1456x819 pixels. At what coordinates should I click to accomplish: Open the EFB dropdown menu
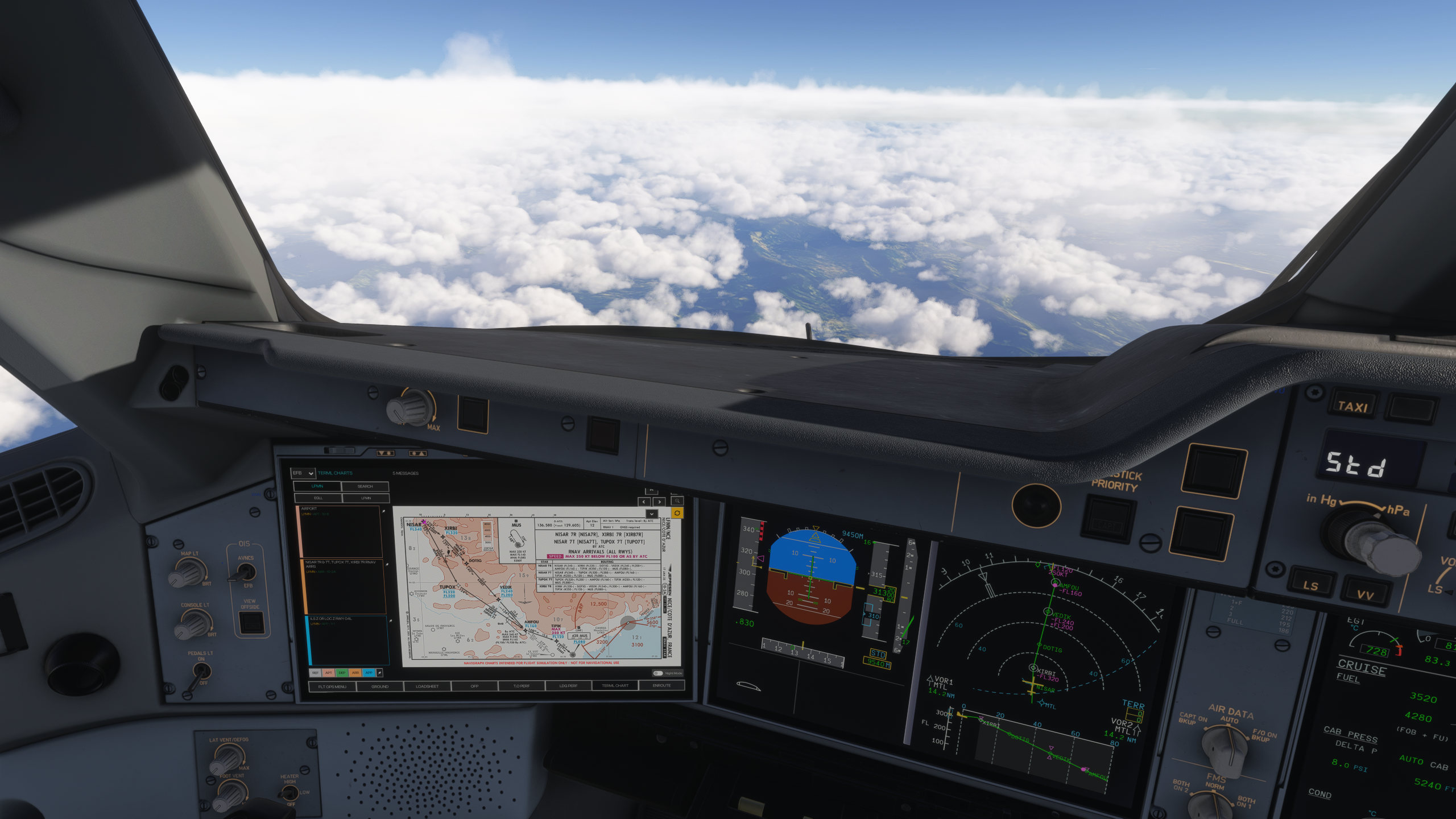coord(303,473)
